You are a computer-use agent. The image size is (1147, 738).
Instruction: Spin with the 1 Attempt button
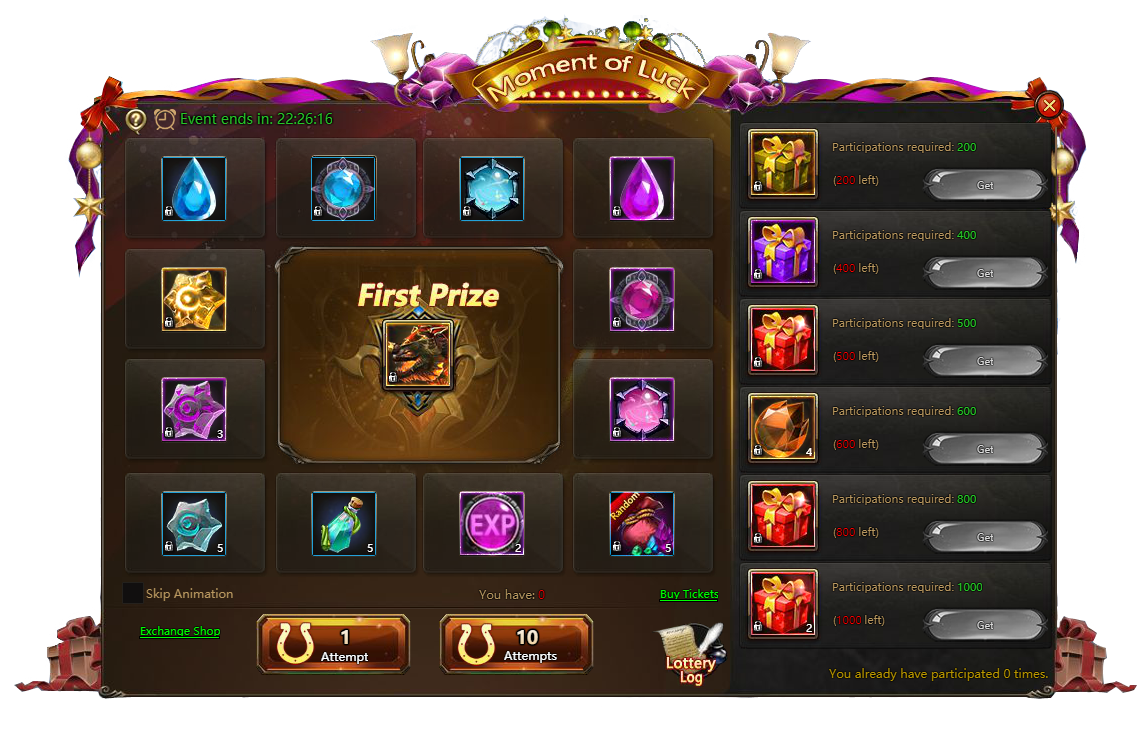(x=333, y=644)
